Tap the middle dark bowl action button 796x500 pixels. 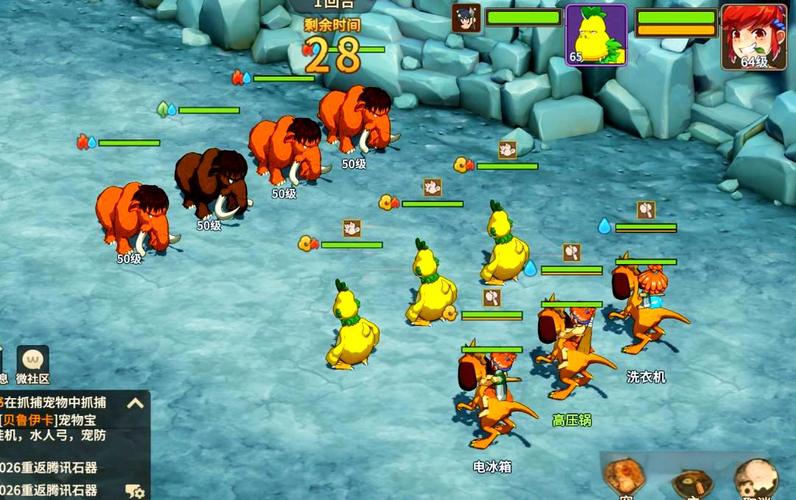click(x=692, y=482)
